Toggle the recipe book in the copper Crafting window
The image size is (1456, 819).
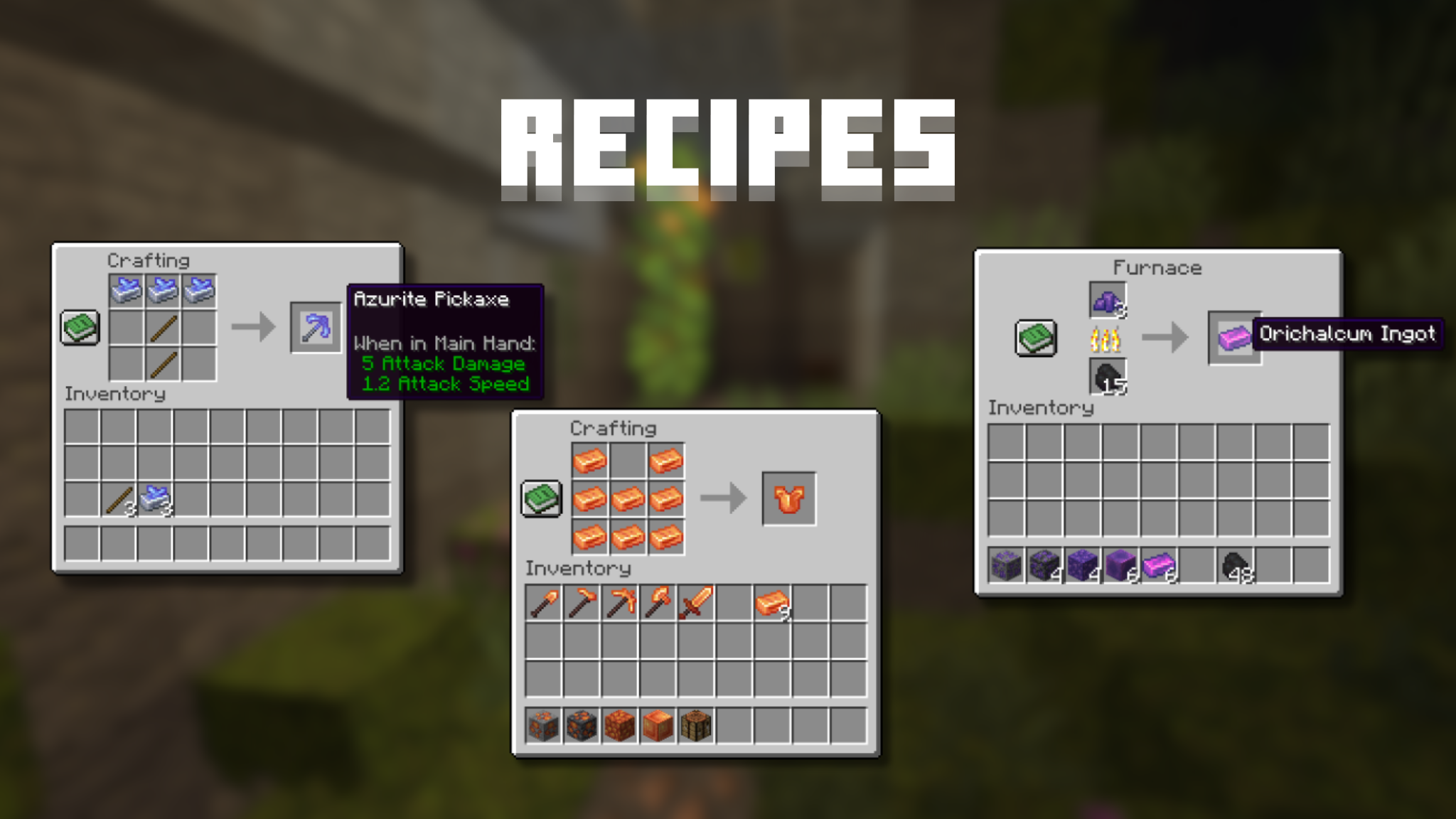point(542,498)
